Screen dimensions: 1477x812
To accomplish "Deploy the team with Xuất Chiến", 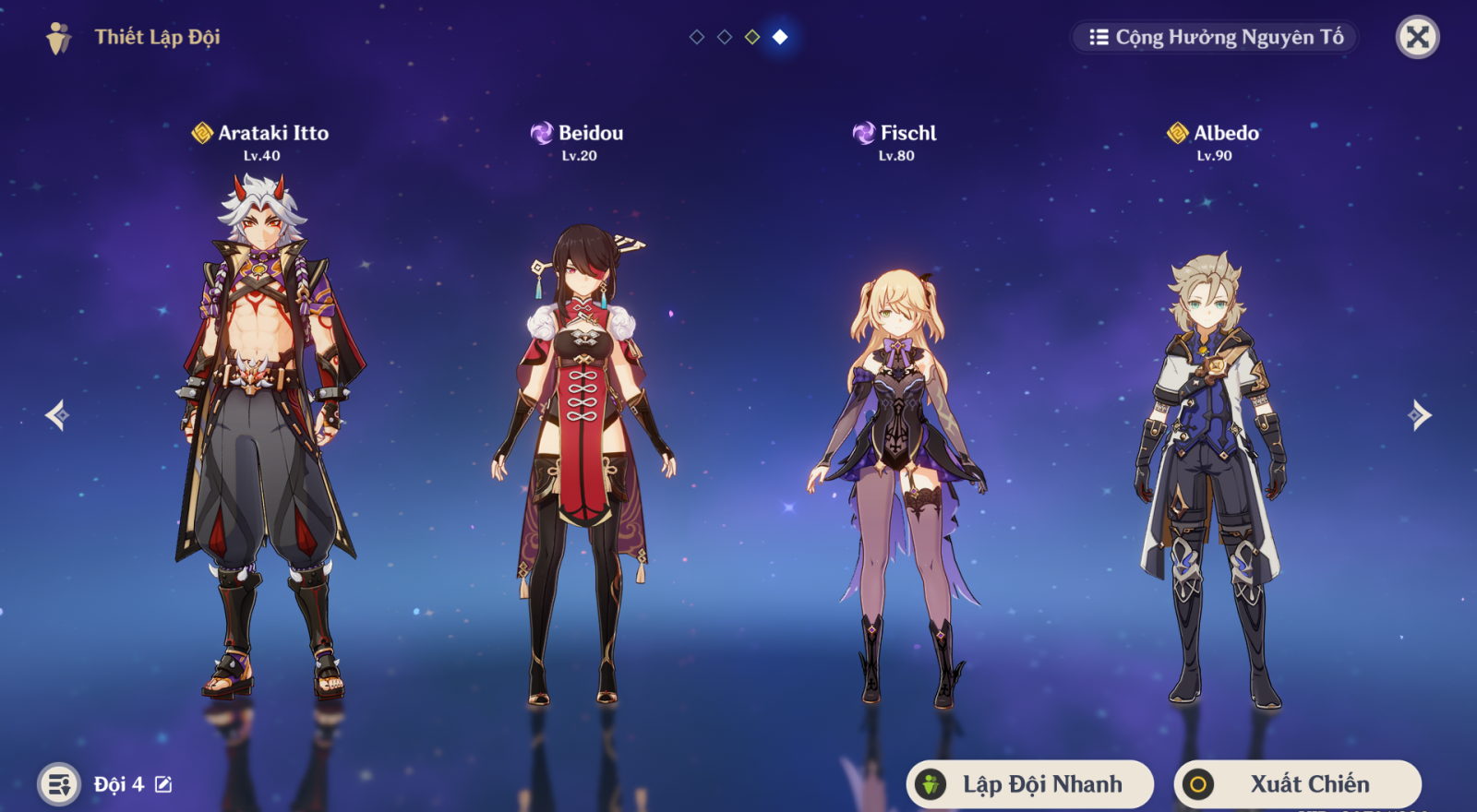I will click(1297, 784).
